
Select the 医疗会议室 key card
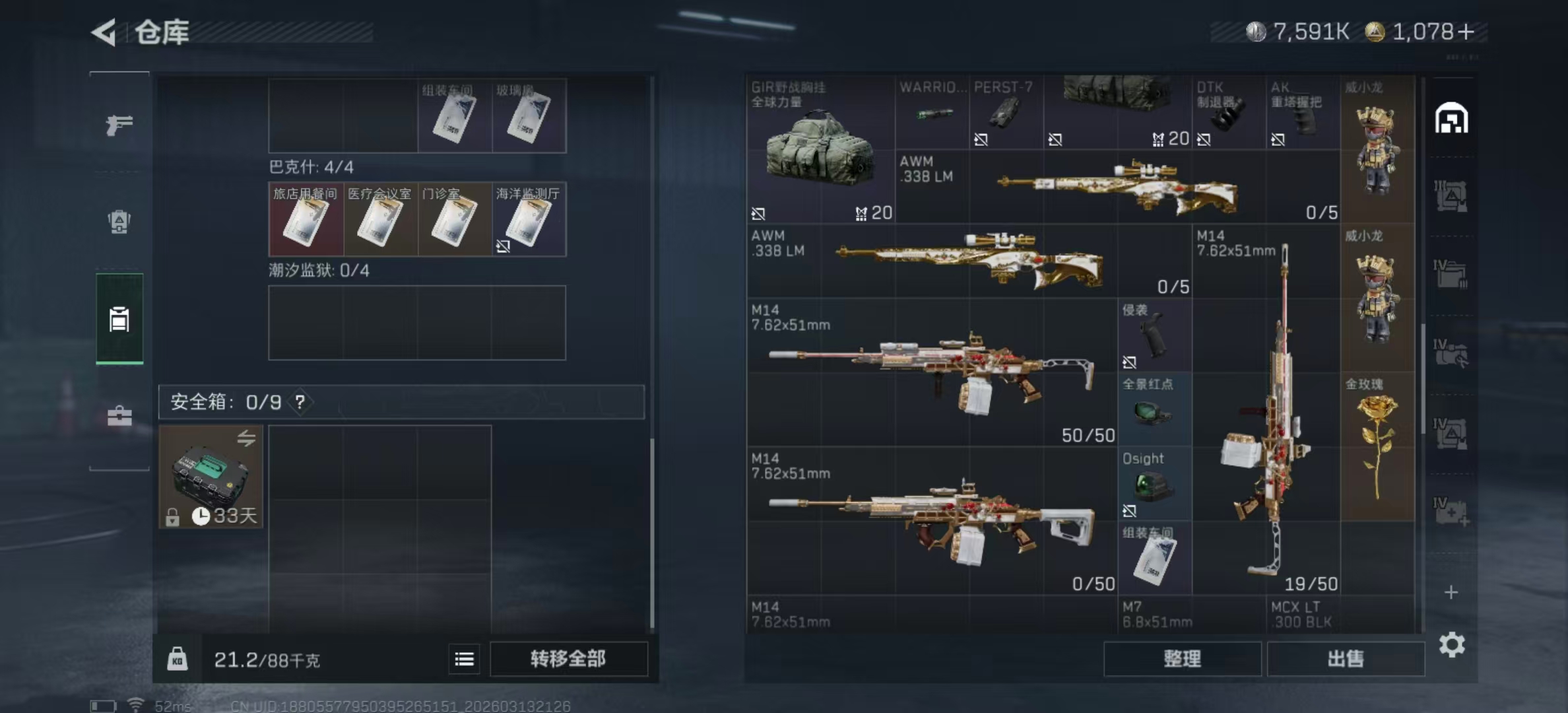pyautogui.click(x=380, y=219)
